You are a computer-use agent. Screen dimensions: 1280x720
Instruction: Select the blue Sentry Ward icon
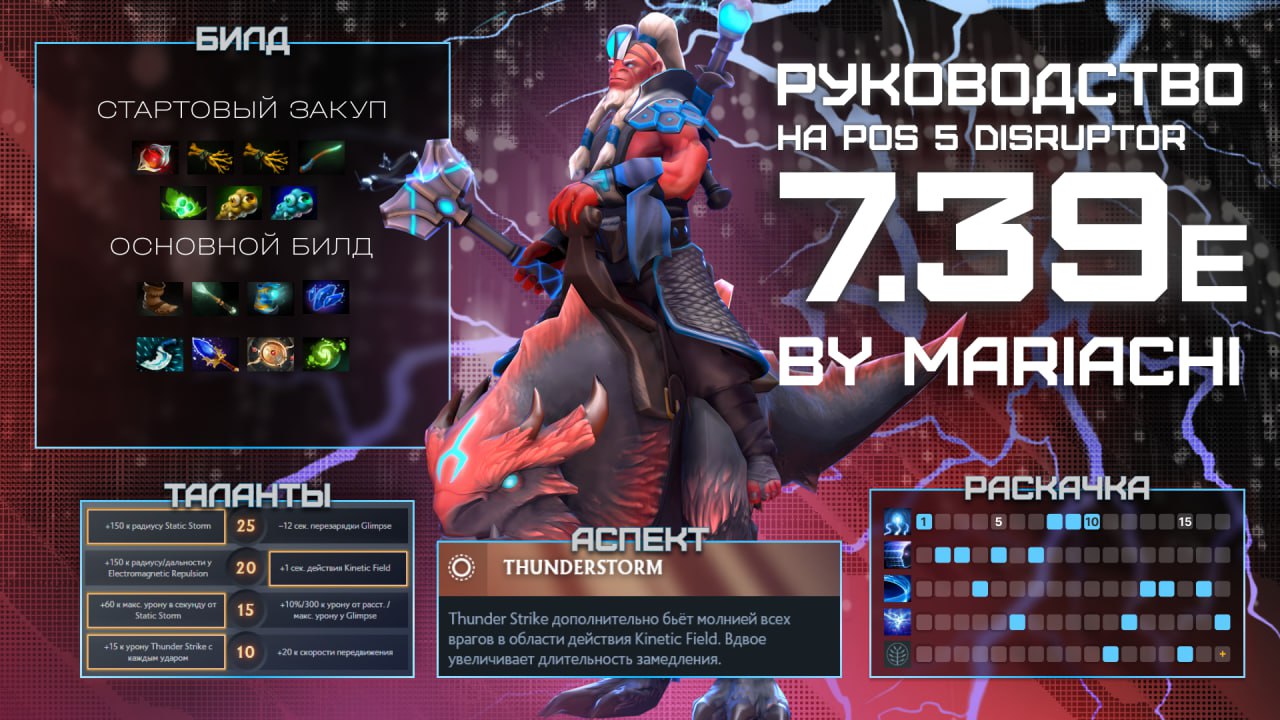point(297,203)
